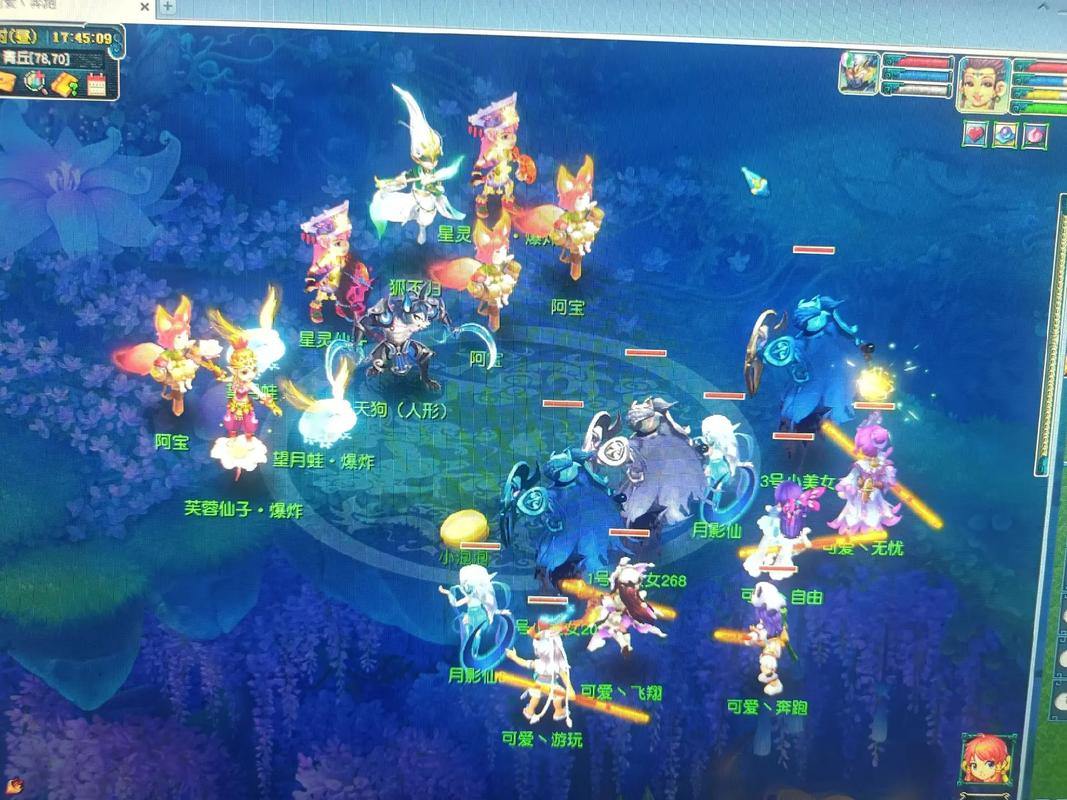Open the purple-haired character portrait
Viewport: 1067px width, 800px height.
[982, 84]
